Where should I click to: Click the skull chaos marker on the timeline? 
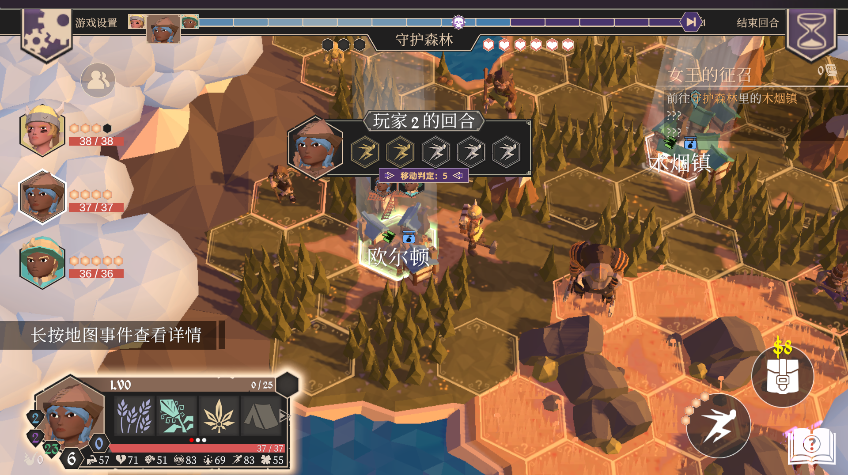tap(459, 21)
